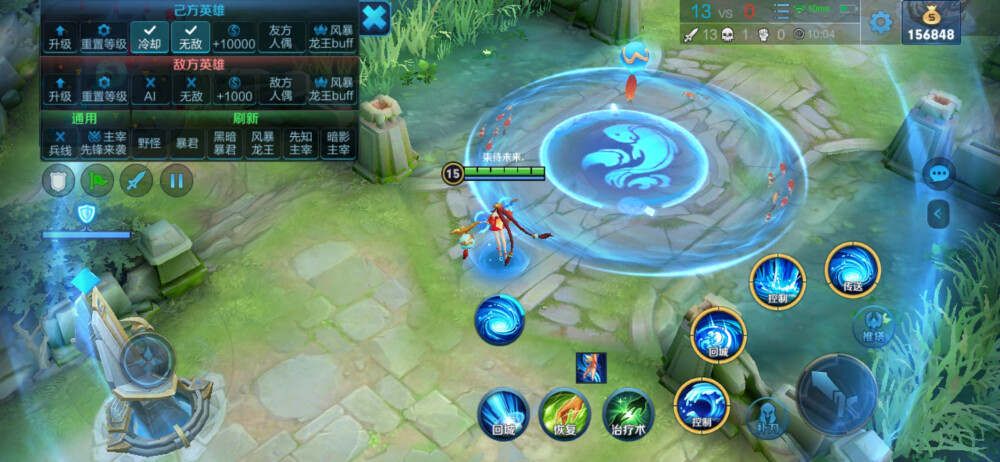Activate the 恢复 recover ability
Viewport: 1000px width, 462px height.
pos(564,413)
